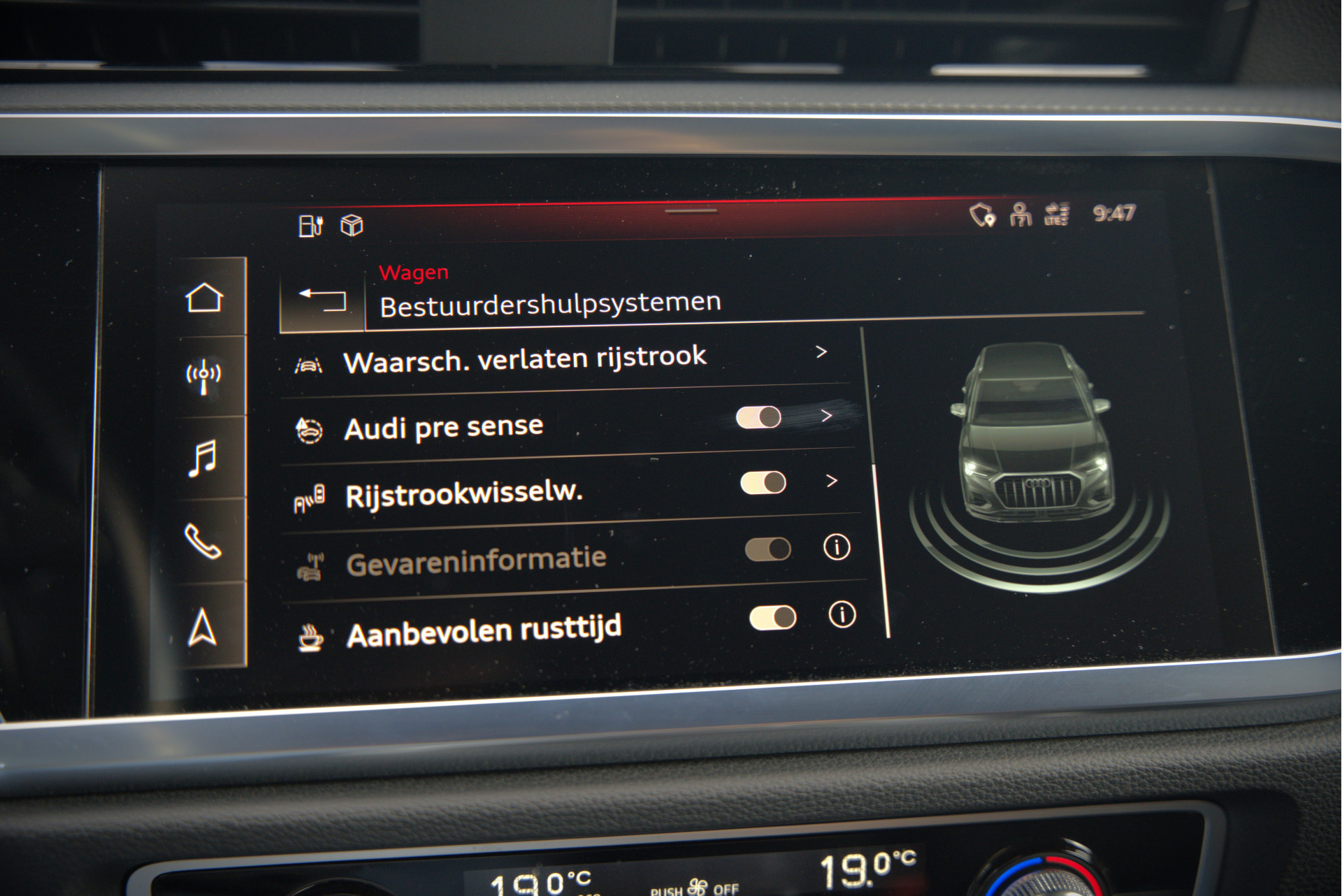Toggle the Aanbevolen rusttijd switch
Screen dimensions: 1342x896
(x=772, y=617)
